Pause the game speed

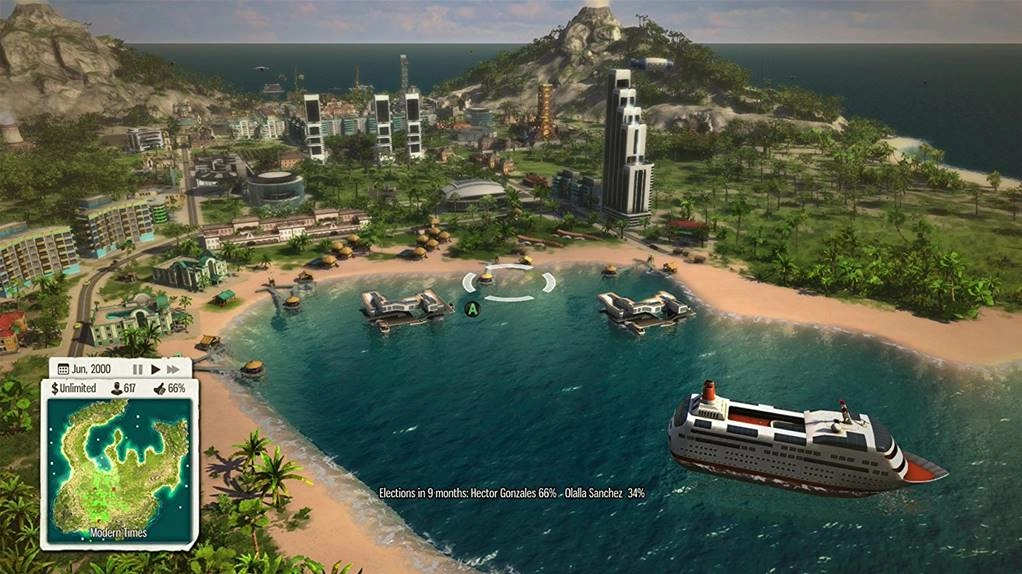coord(137,369)
